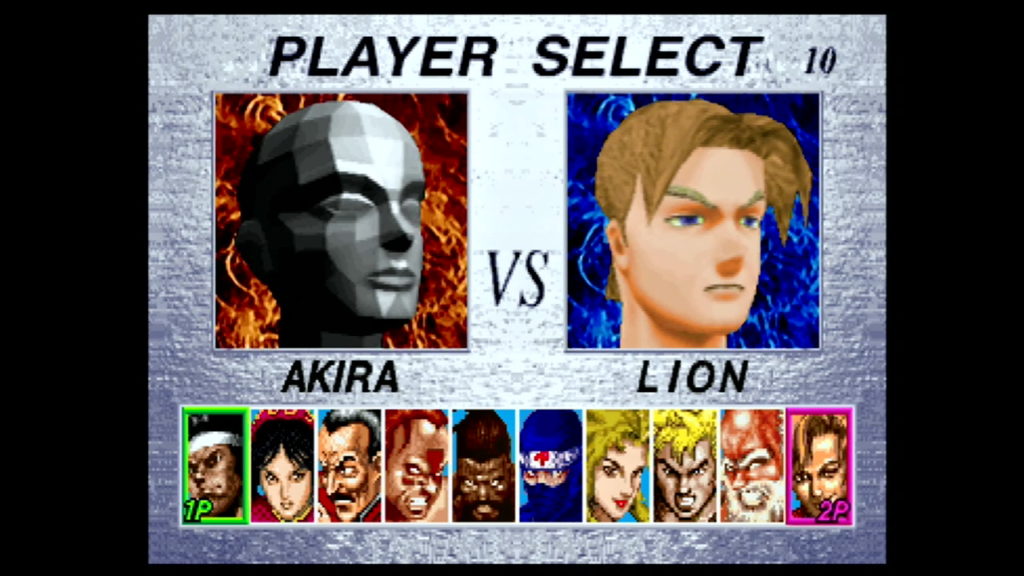Click the large Lion preview portrait
The image size is (1024, 576).
click(693, 221)
